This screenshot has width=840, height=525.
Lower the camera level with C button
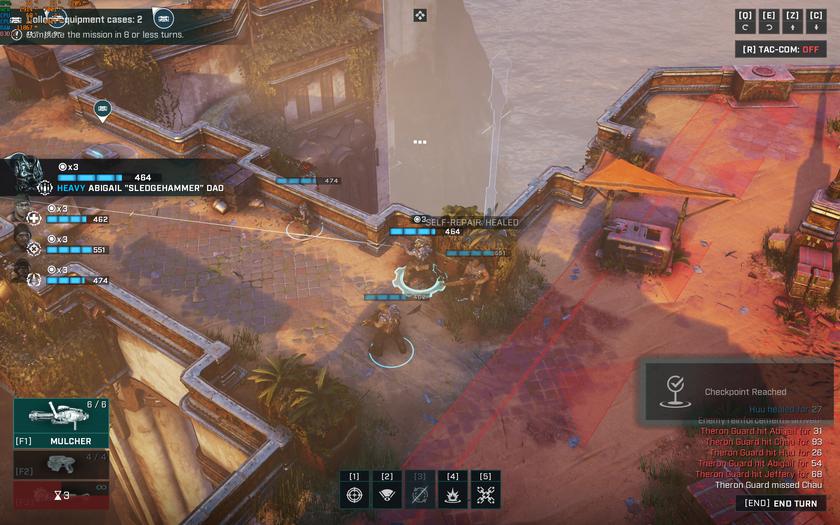[817, 21]
